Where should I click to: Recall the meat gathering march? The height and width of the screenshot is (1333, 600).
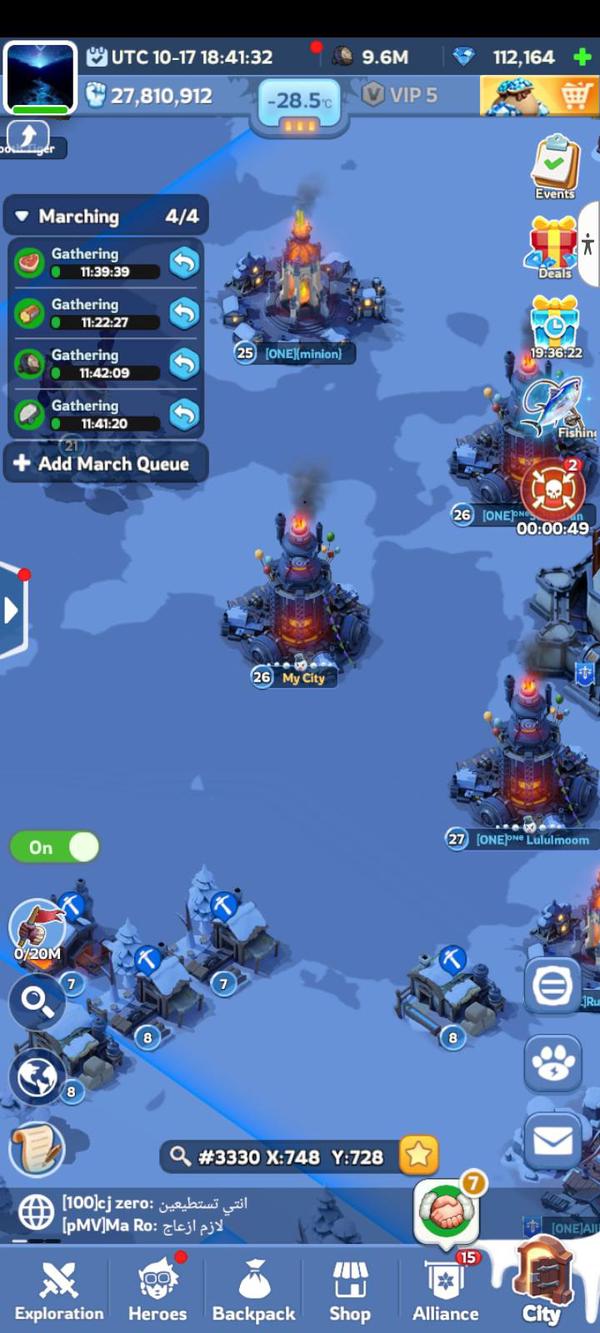(184, 263)
